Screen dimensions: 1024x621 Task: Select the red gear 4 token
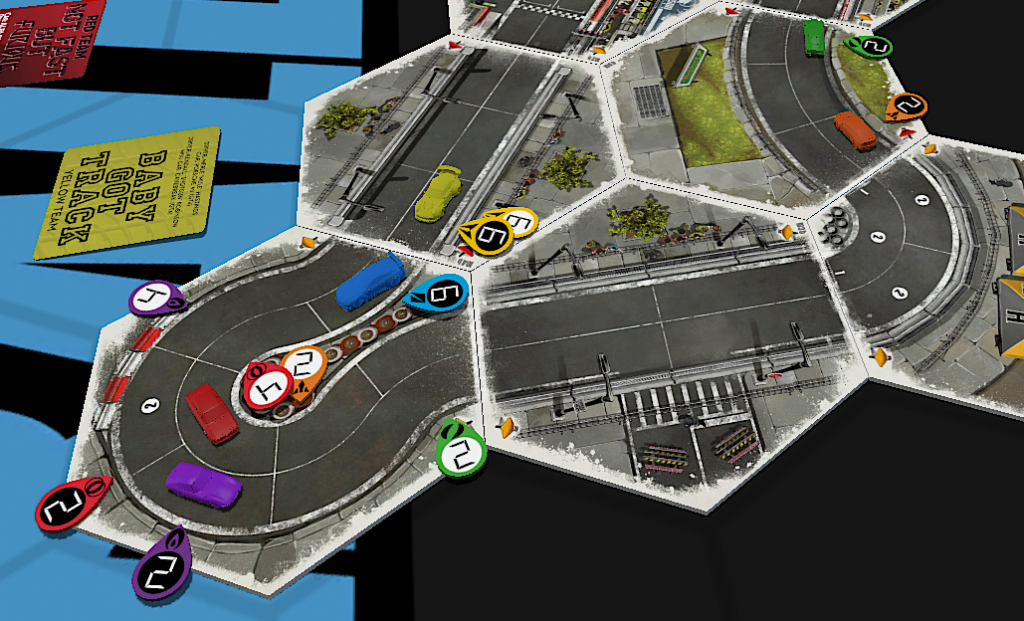click(267, 384)
